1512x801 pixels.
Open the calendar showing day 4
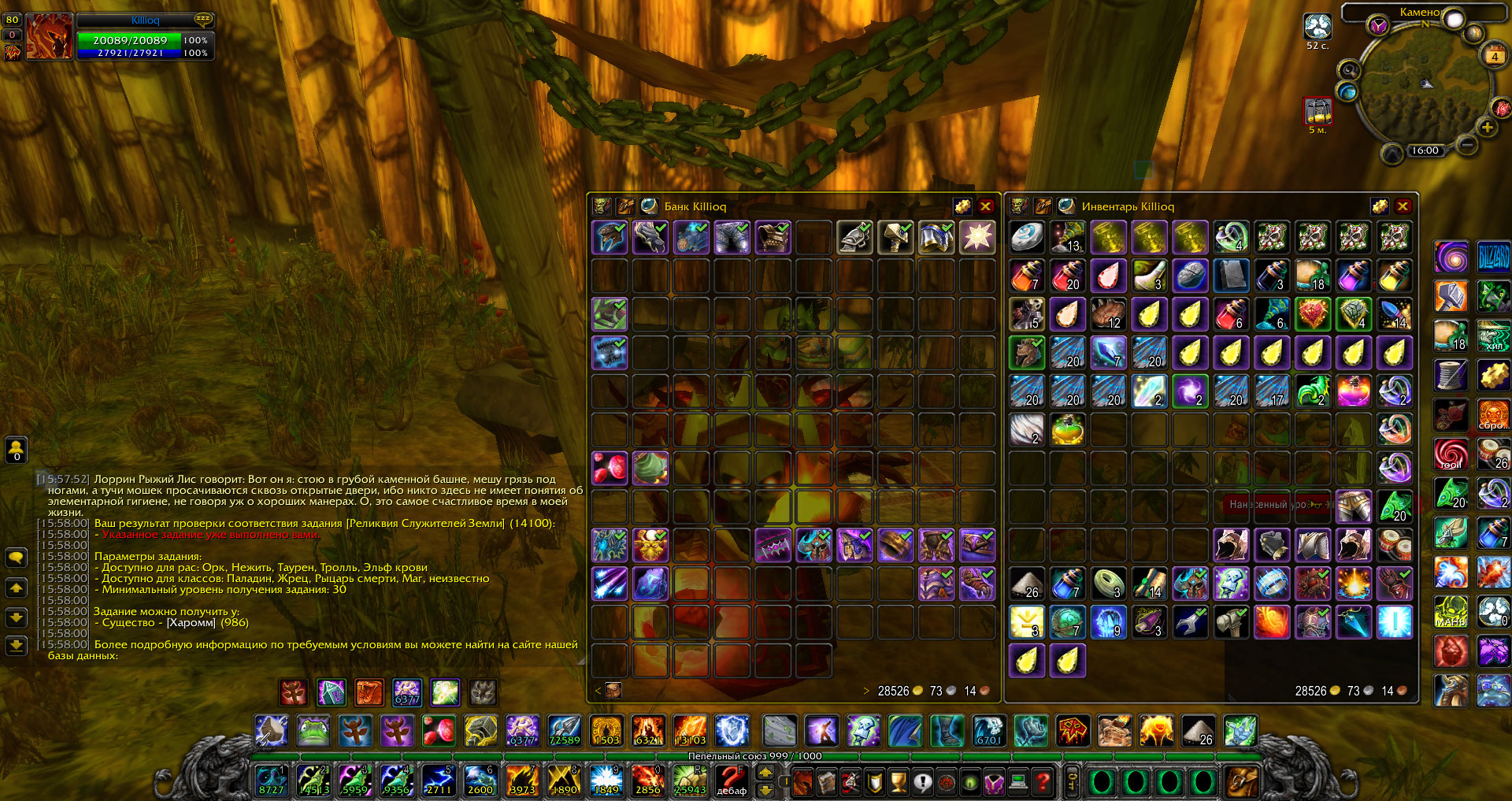coord(1494,56)
